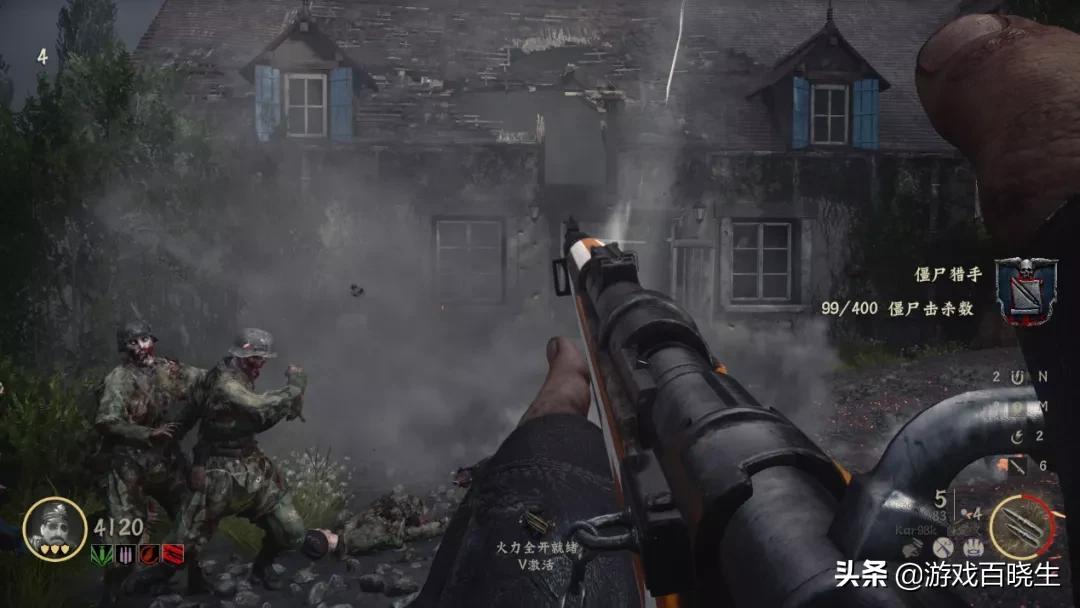Screen dimensions: 1080x608
Task: Select the dark red circular perk icon
Action: (149, 554)
